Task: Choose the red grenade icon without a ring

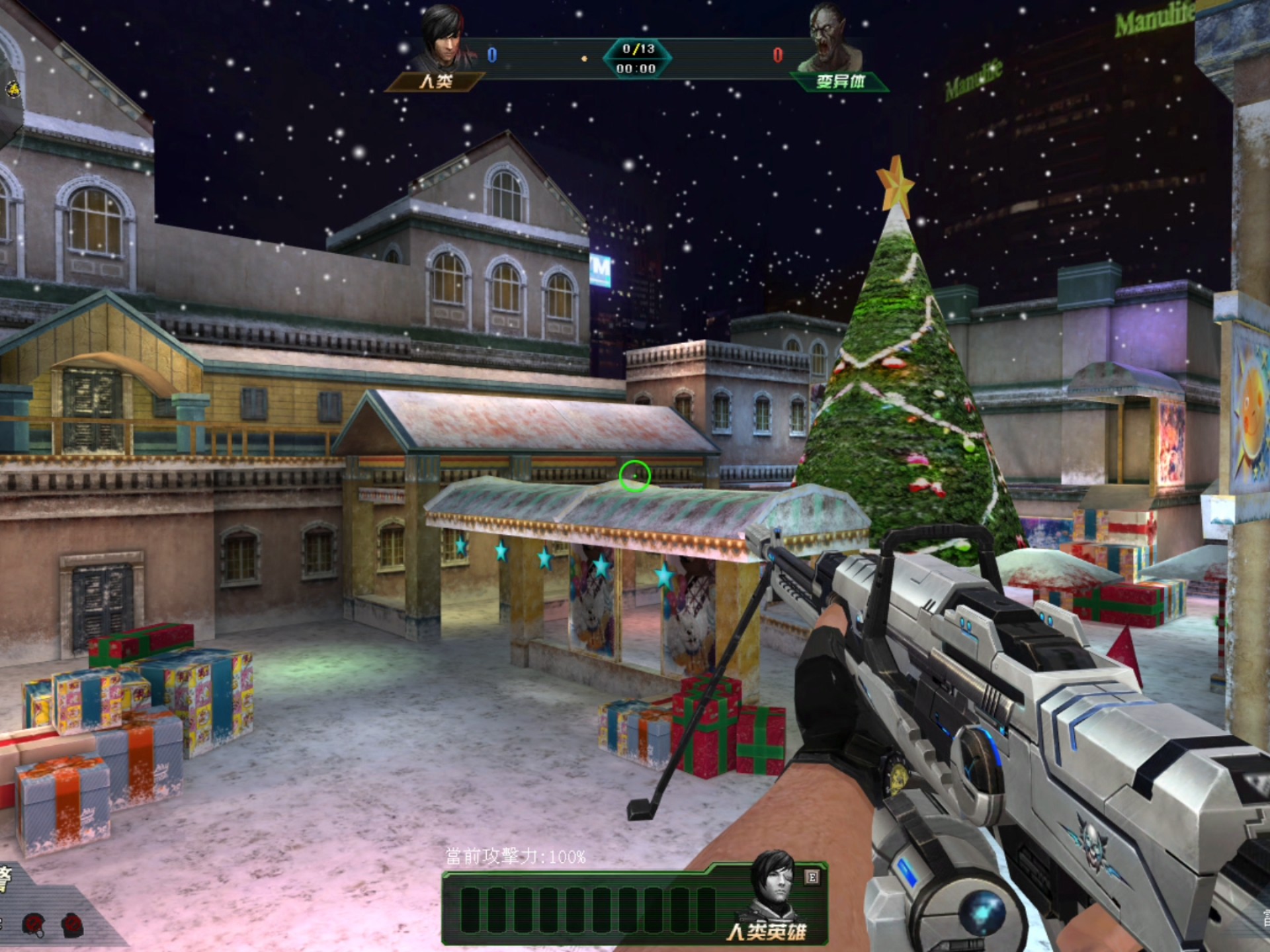Action: [72, 924]
